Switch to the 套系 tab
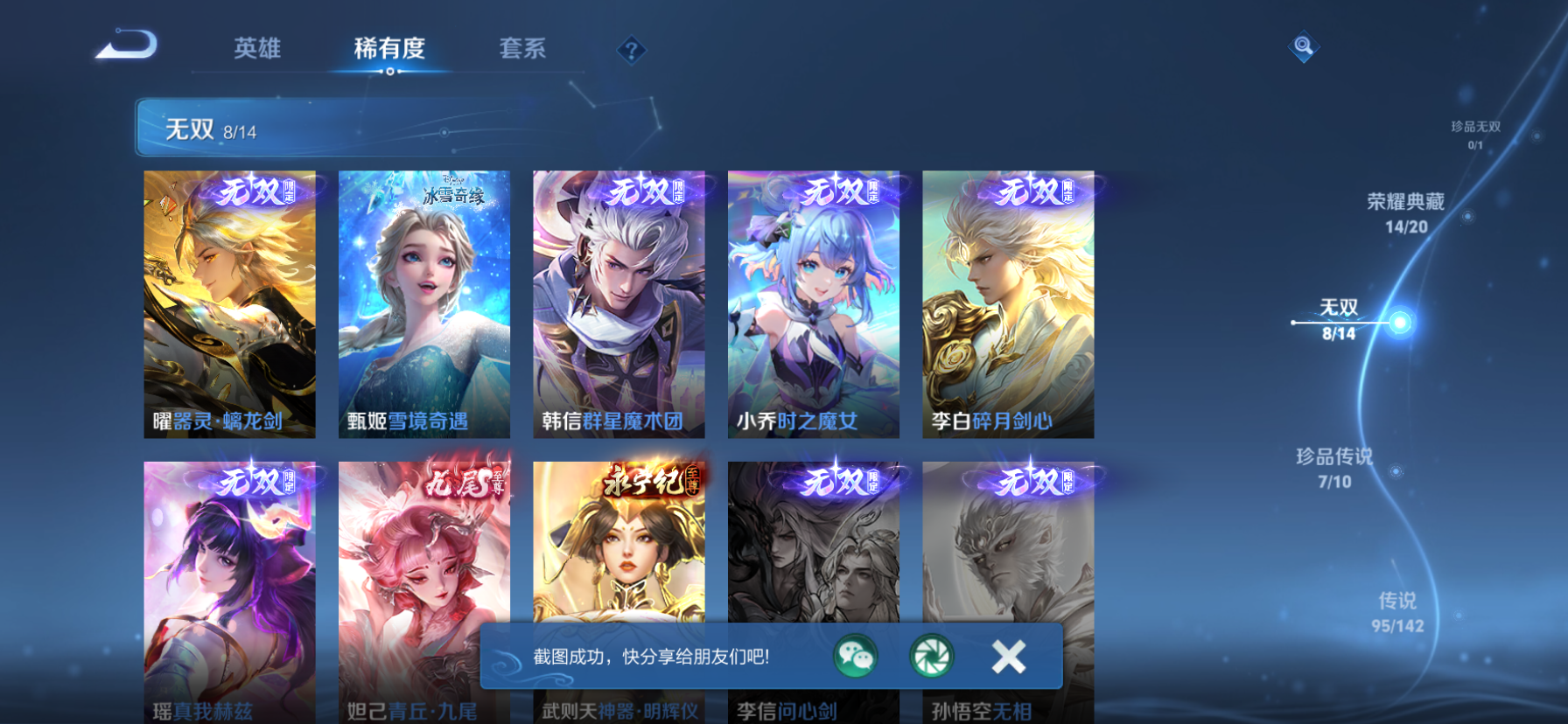This screenshot has height=724, width=1568. click(523, 50)
